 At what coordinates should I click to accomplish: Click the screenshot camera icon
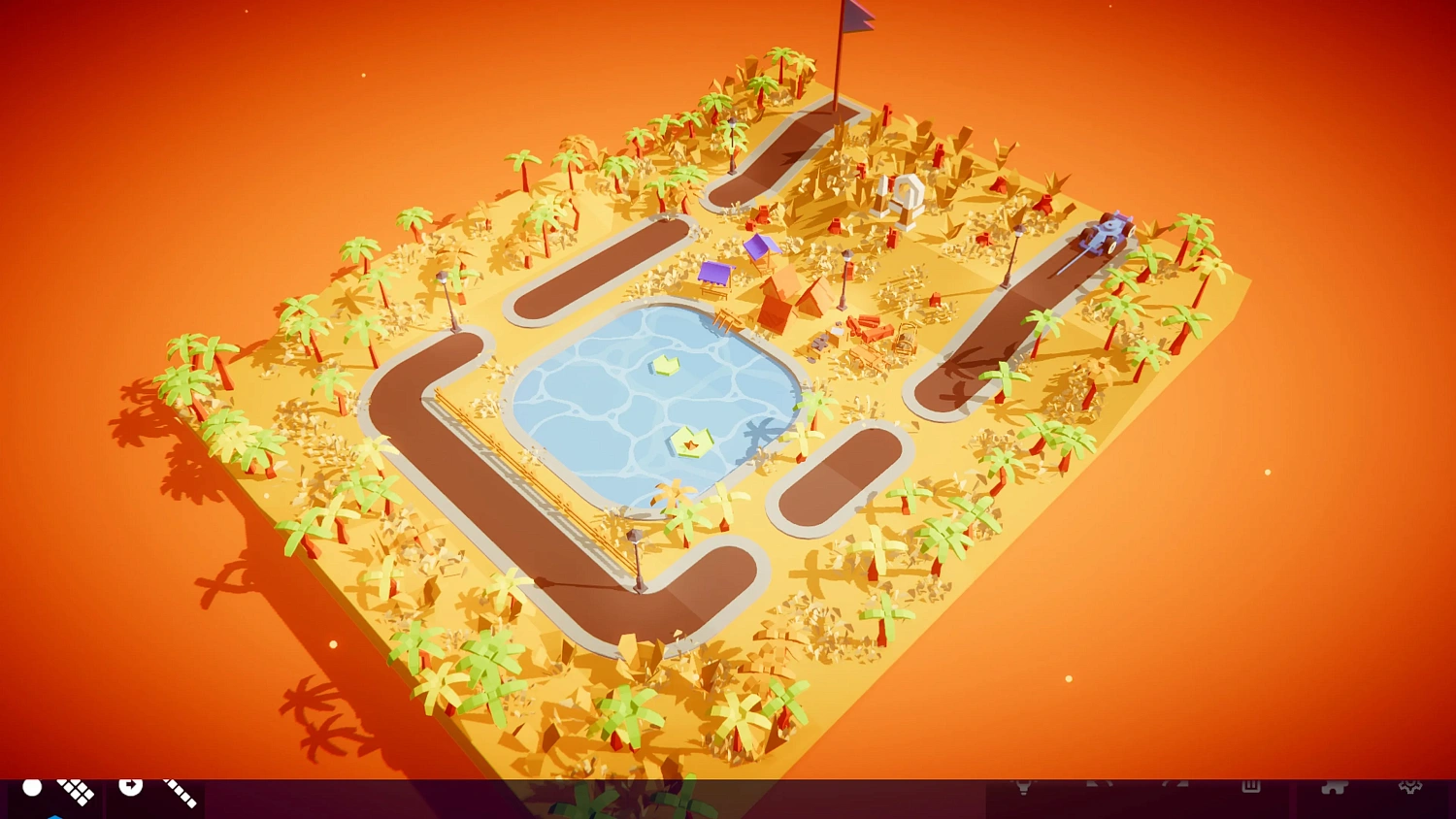click(1102, 786)
